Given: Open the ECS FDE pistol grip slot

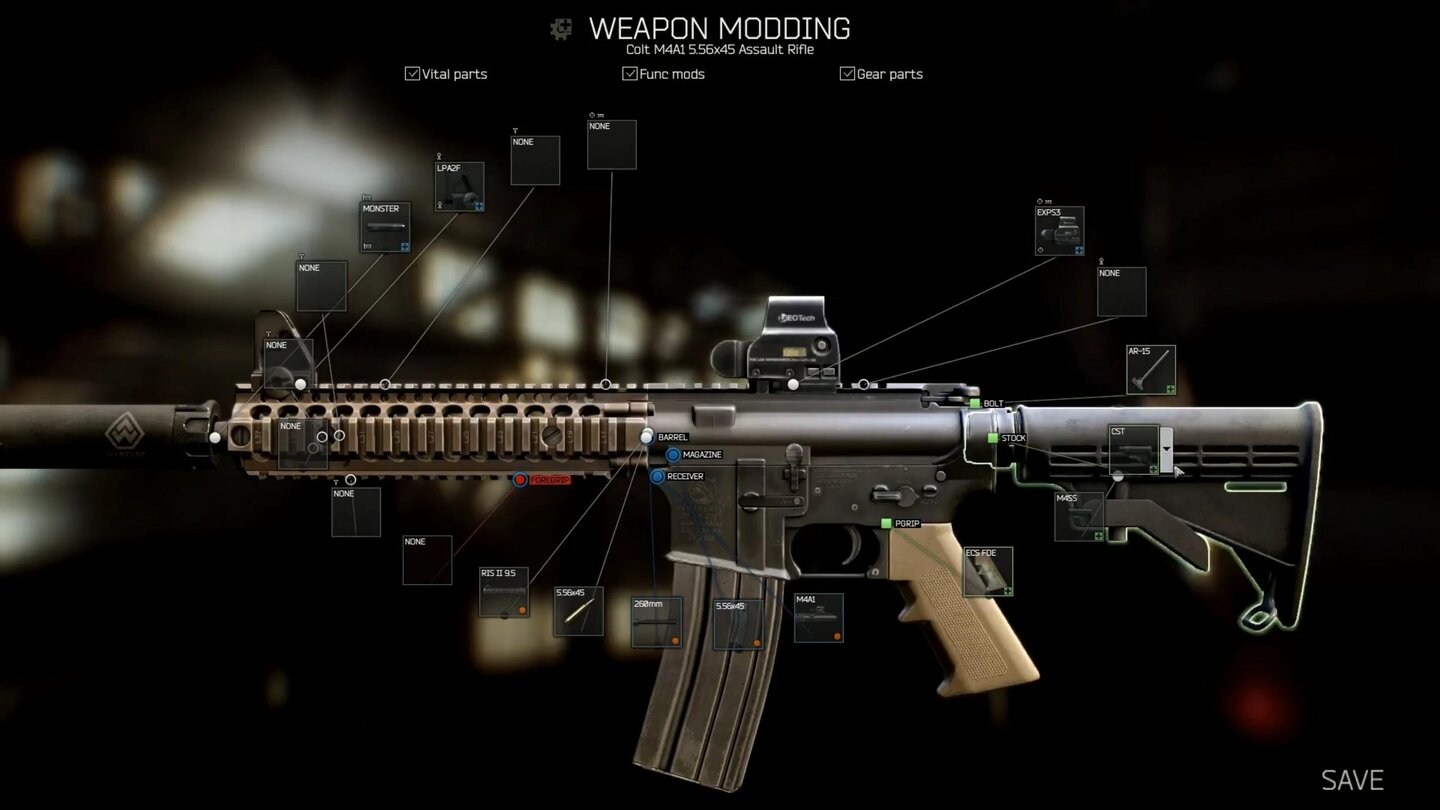Looking at the screenshot, I should 988,572.
